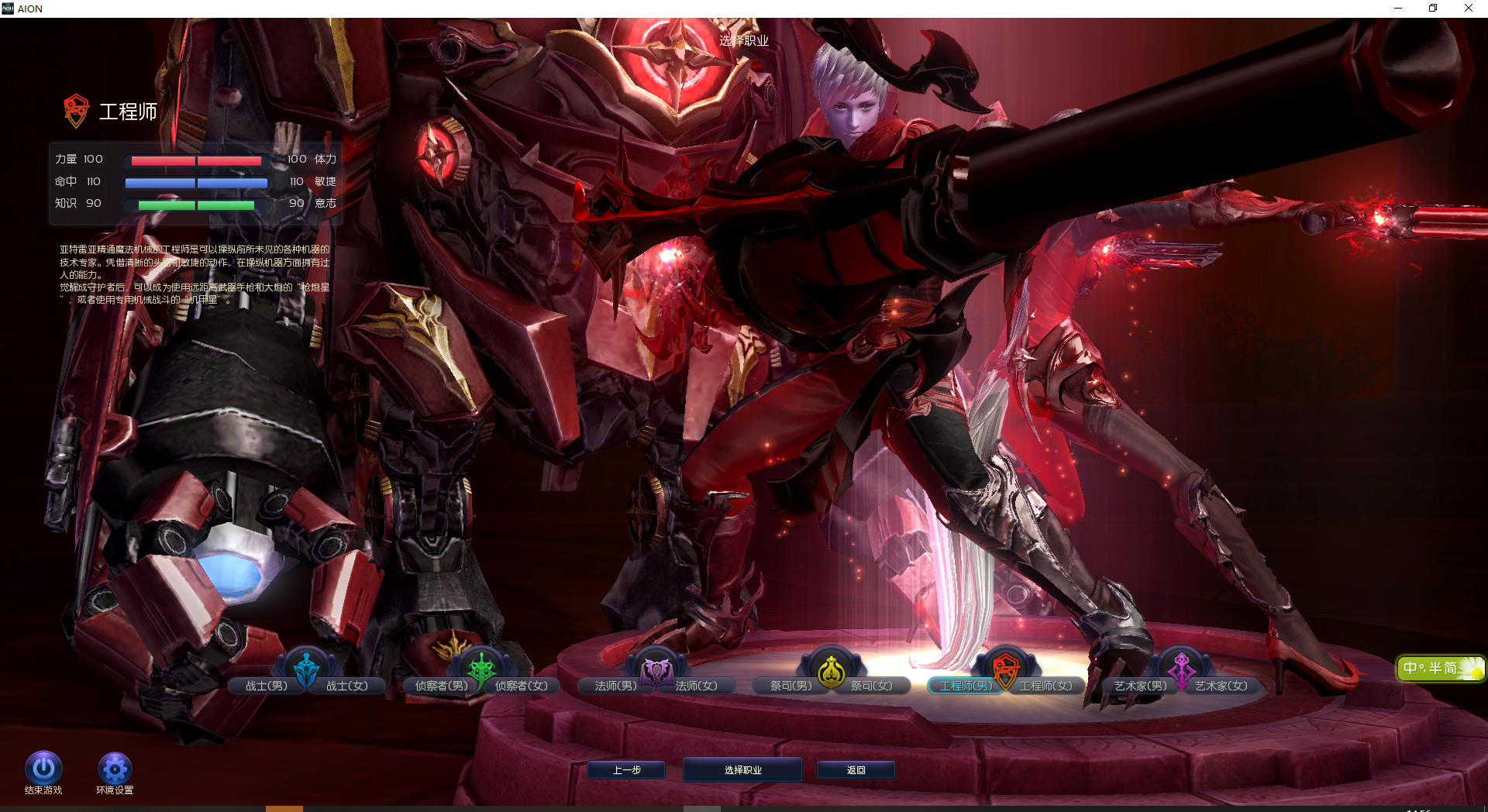Choose the 祭司(女) female priest class
Screen dimensions: 1488x812
pos(872,686)
